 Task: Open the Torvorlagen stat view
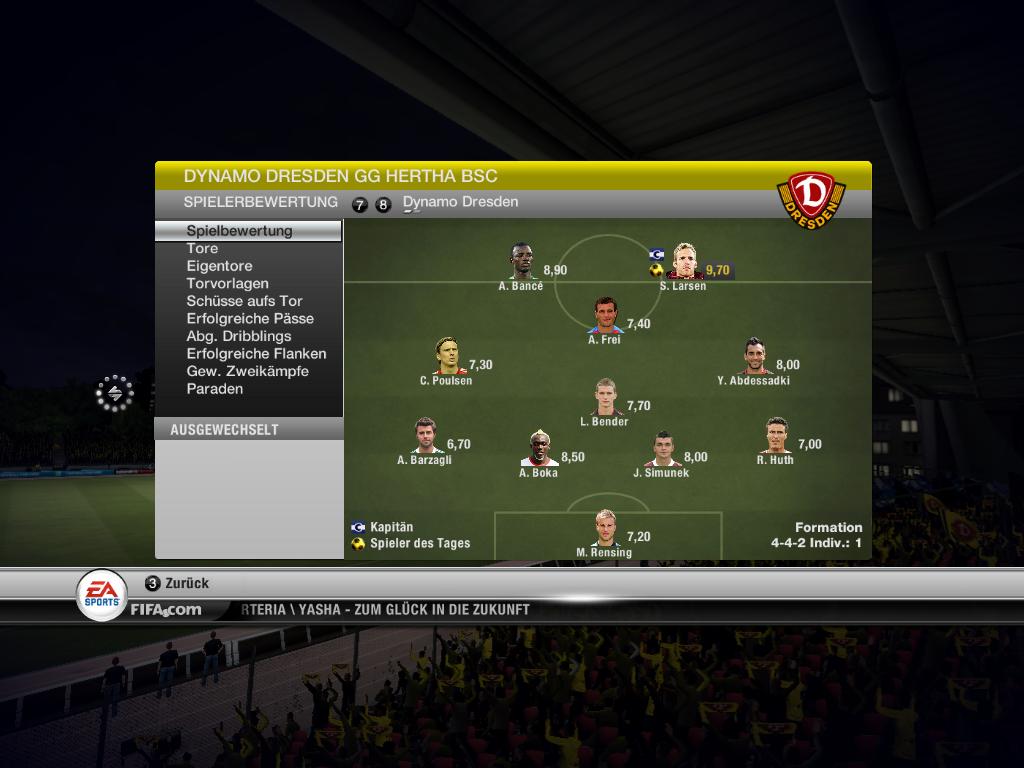click(227, 284)
